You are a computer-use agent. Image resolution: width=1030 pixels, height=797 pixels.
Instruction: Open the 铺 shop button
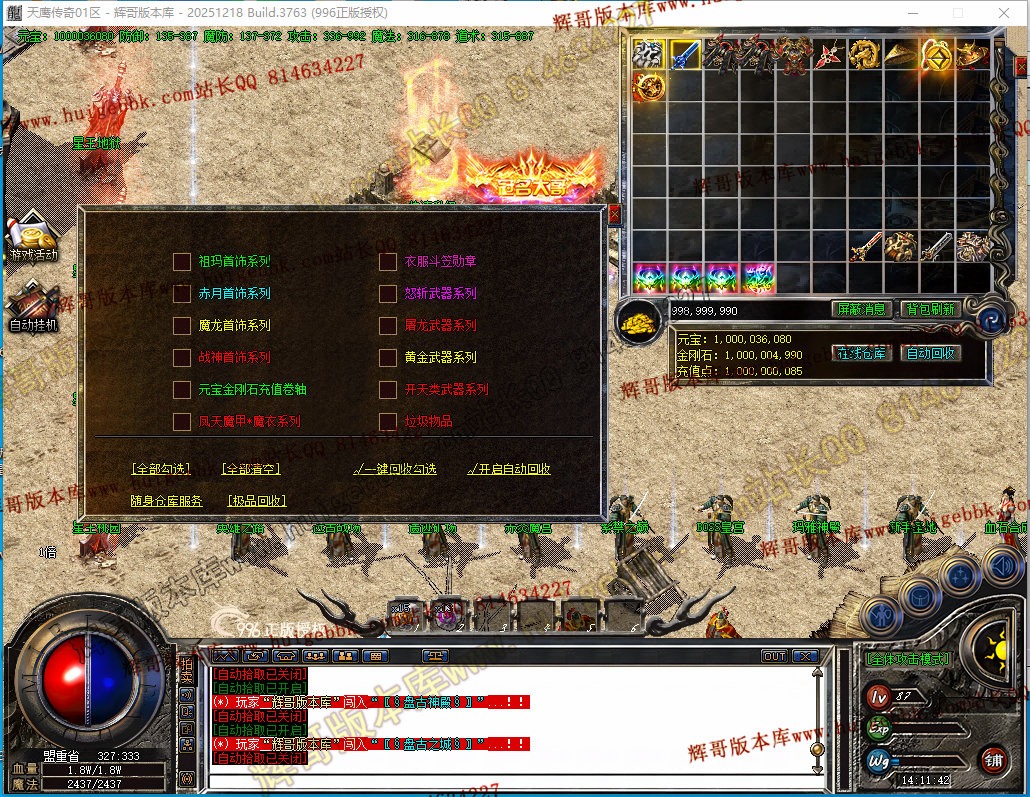(992, 760)
